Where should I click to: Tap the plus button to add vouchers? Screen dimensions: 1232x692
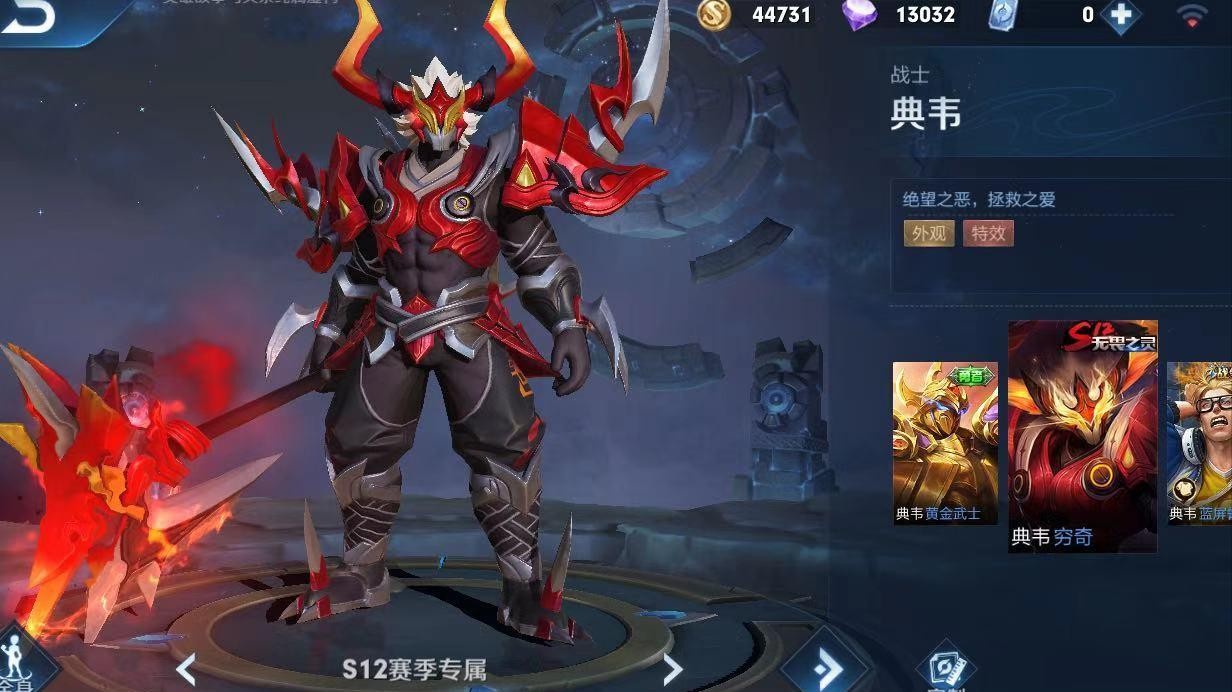[x=1119, y=15]
